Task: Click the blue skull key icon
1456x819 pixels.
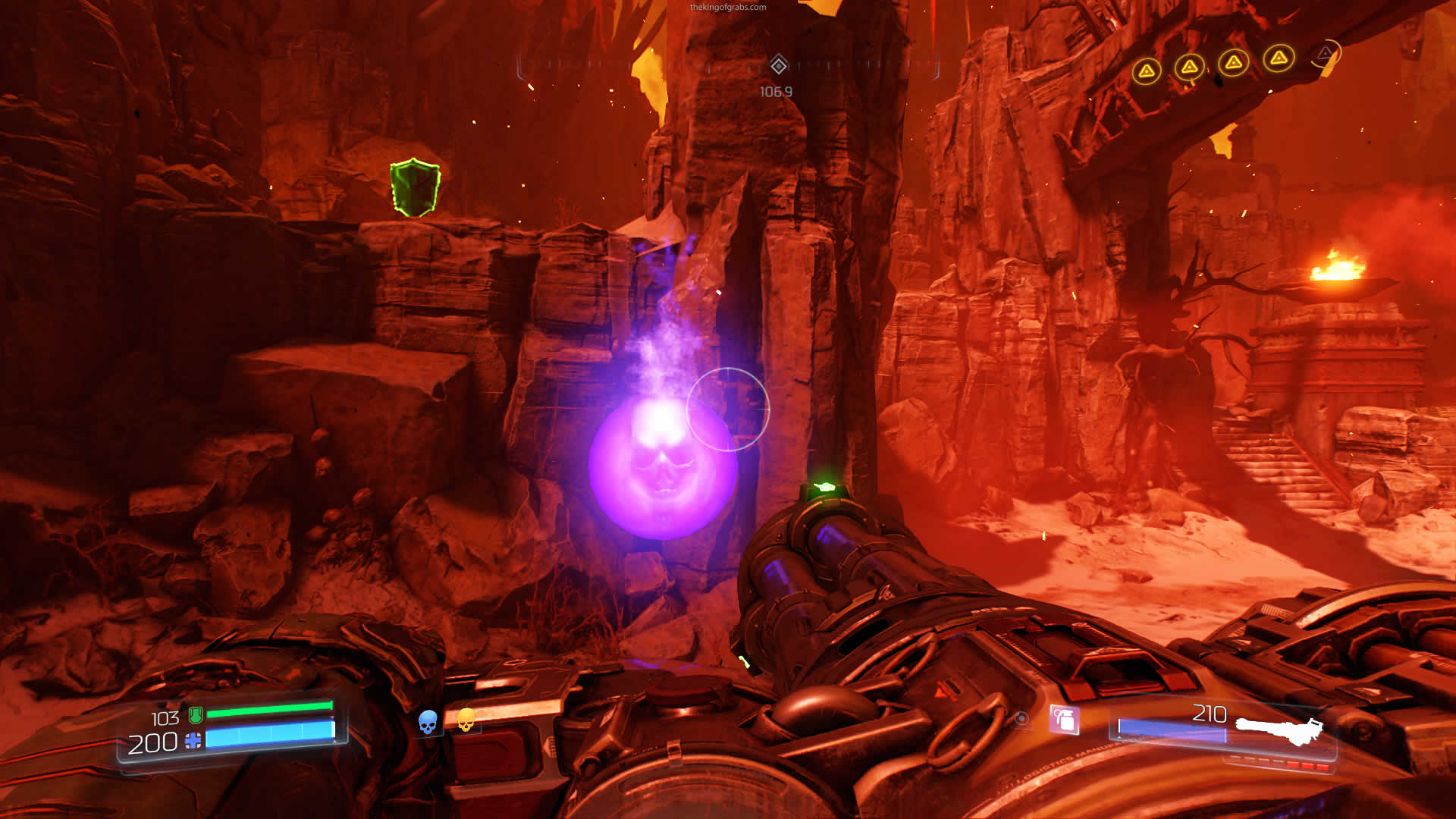Action: (x=428, y=722)
